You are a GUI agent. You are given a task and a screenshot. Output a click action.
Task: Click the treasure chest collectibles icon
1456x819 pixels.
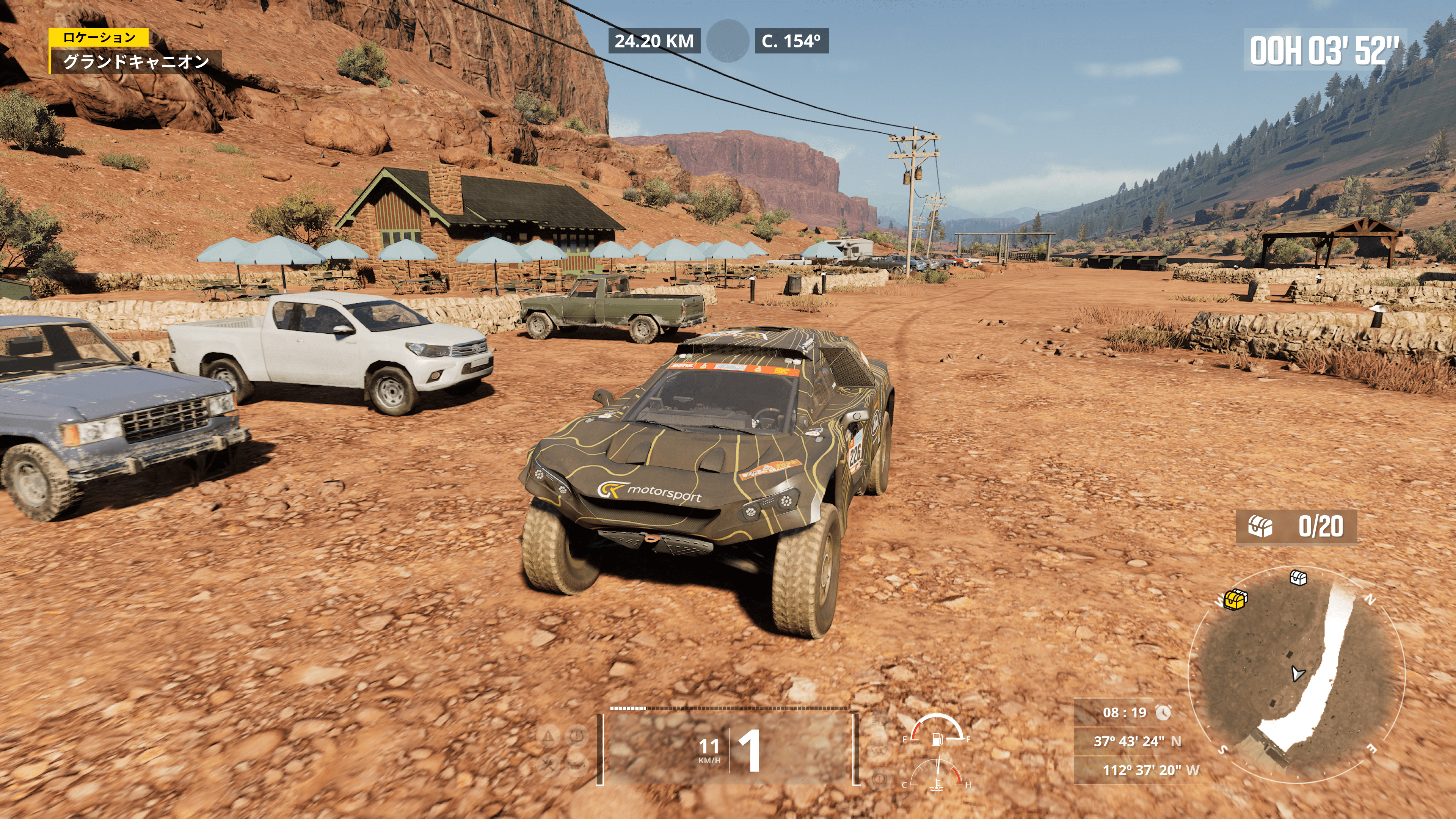pos(1260,527)
